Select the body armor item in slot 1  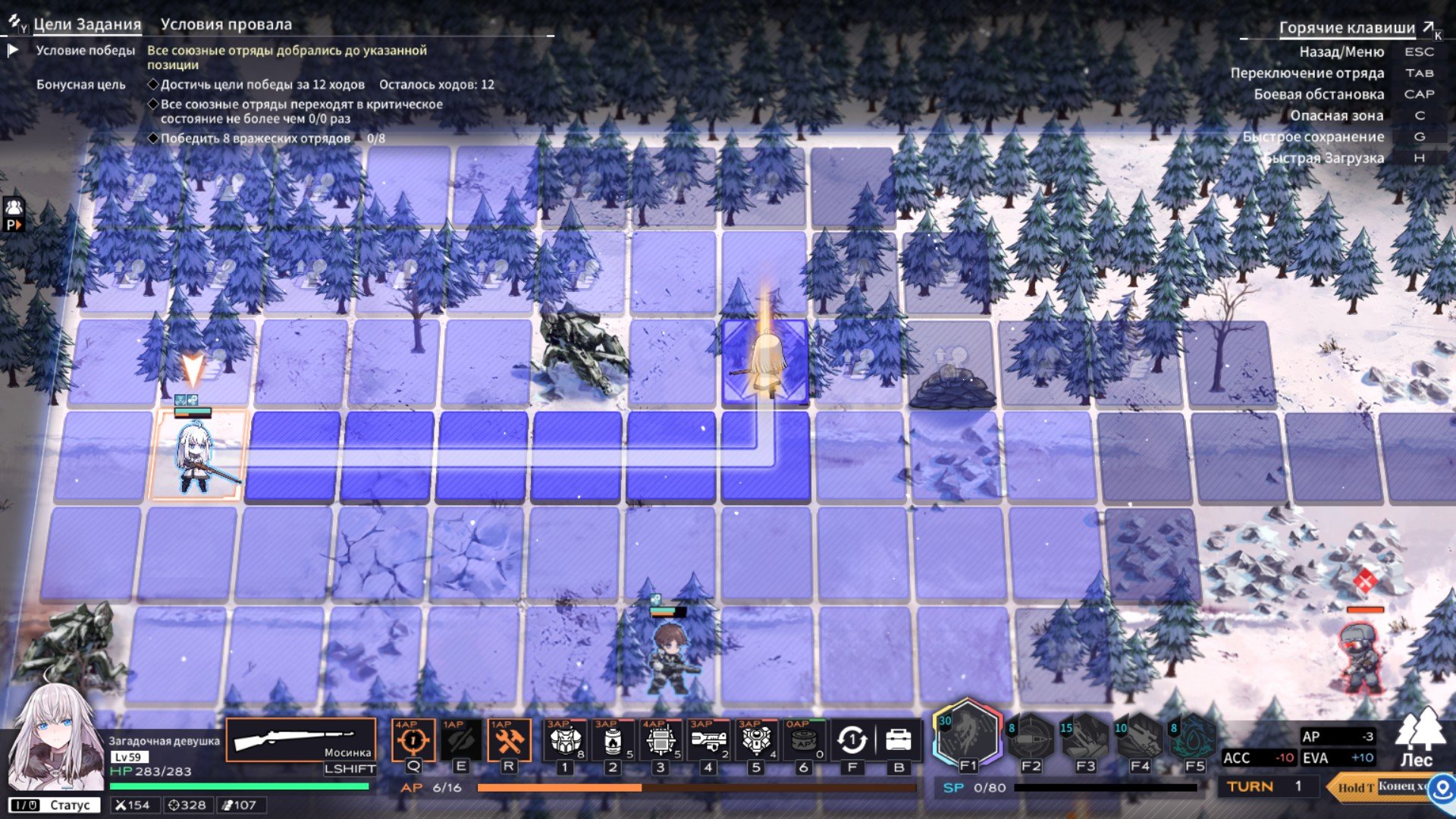[565, 740]
